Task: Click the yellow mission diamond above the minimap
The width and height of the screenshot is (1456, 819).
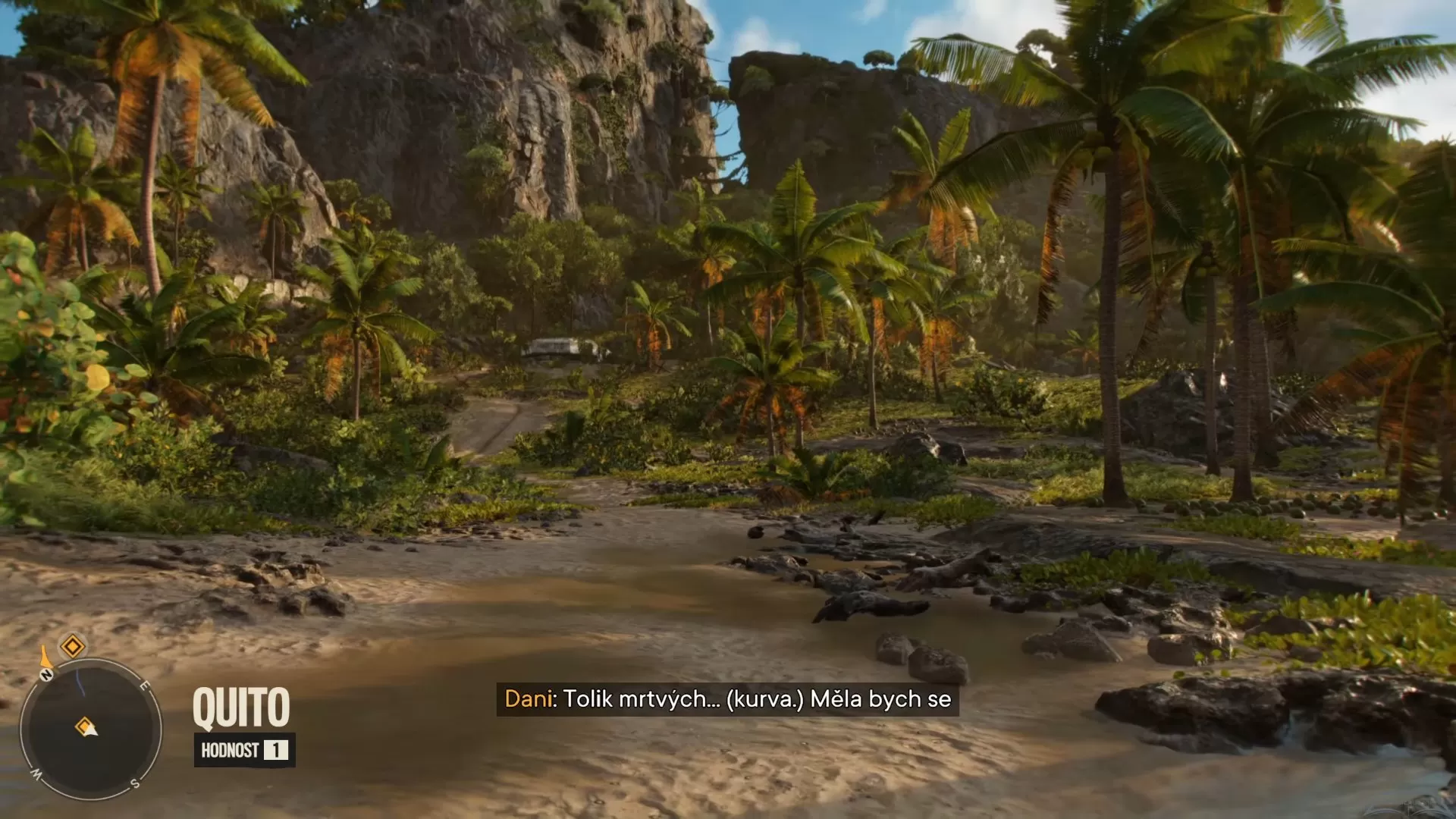Action: 72,646
